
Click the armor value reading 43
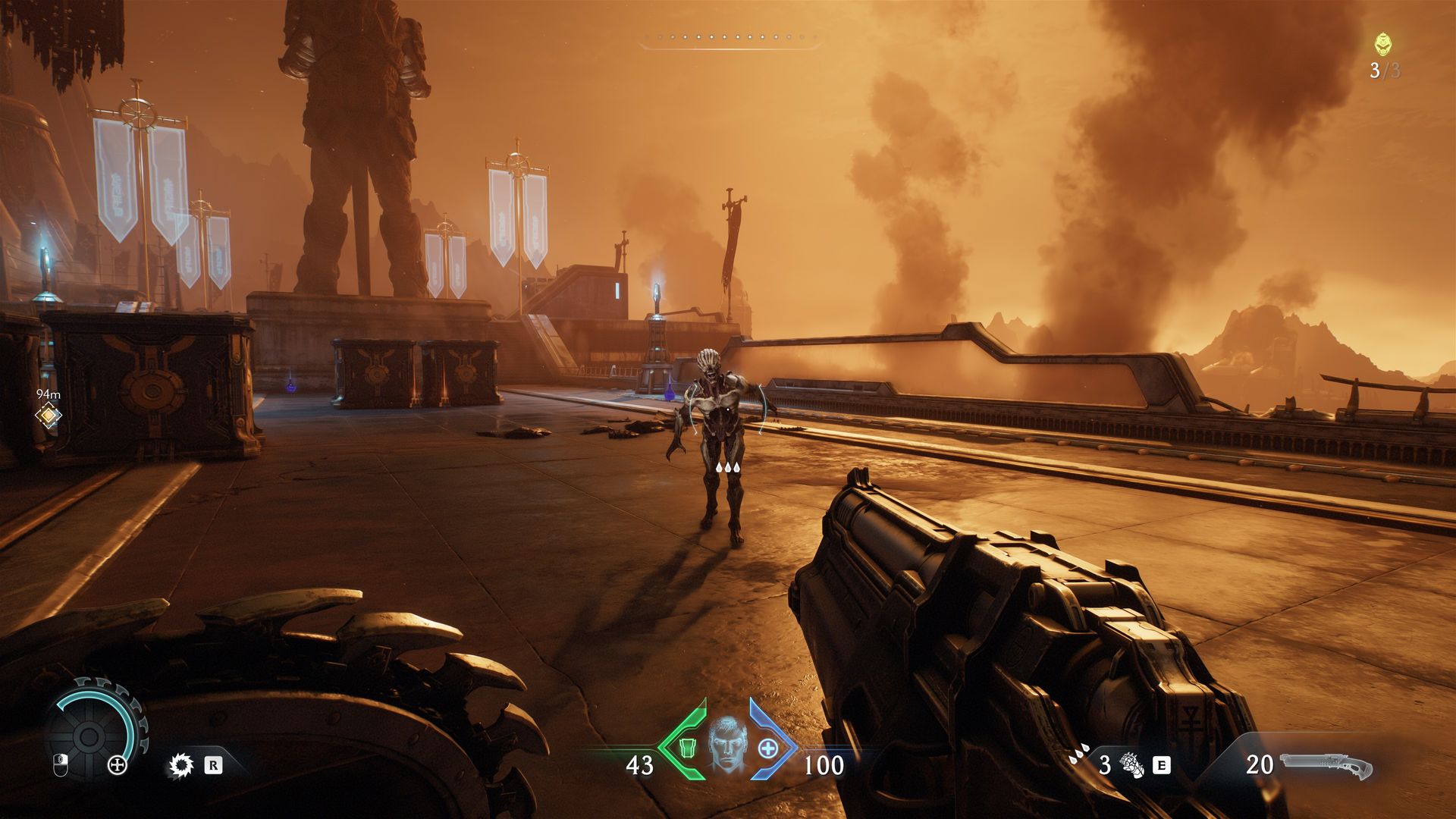click(x=641, y=764)
